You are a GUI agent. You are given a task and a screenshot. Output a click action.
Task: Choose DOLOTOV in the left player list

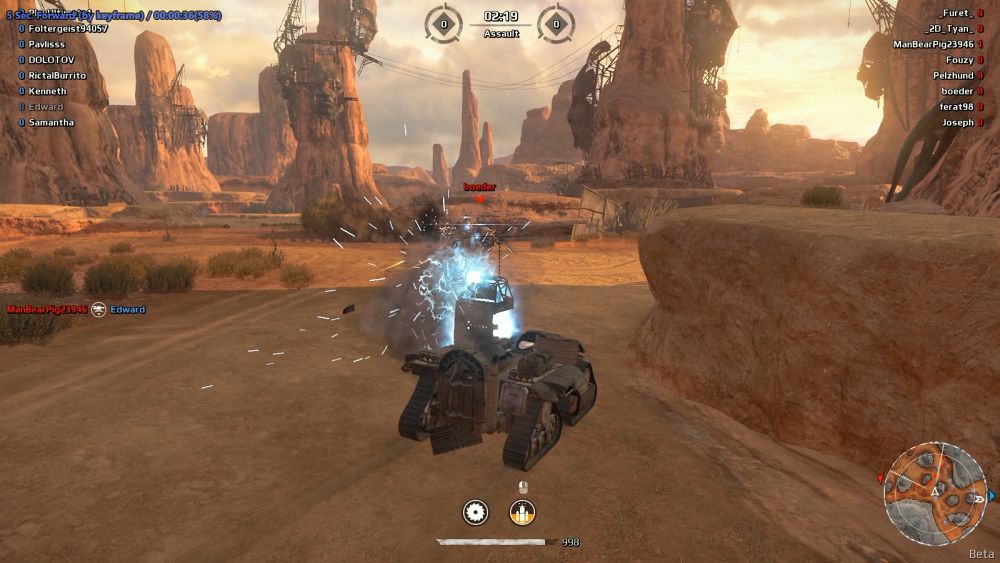point(53,60)
